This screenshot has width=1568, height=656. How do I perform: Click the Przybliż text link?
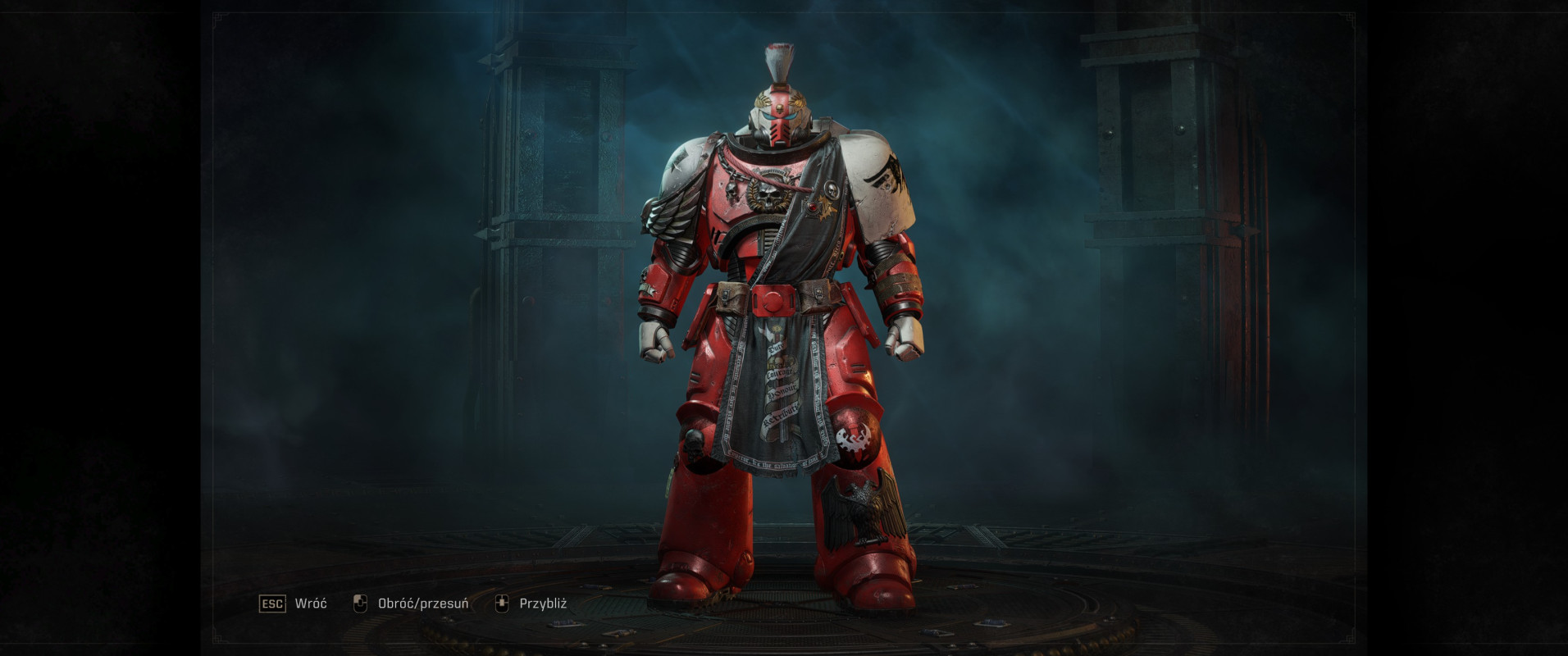pyautogui.click(x=544, y=602)
